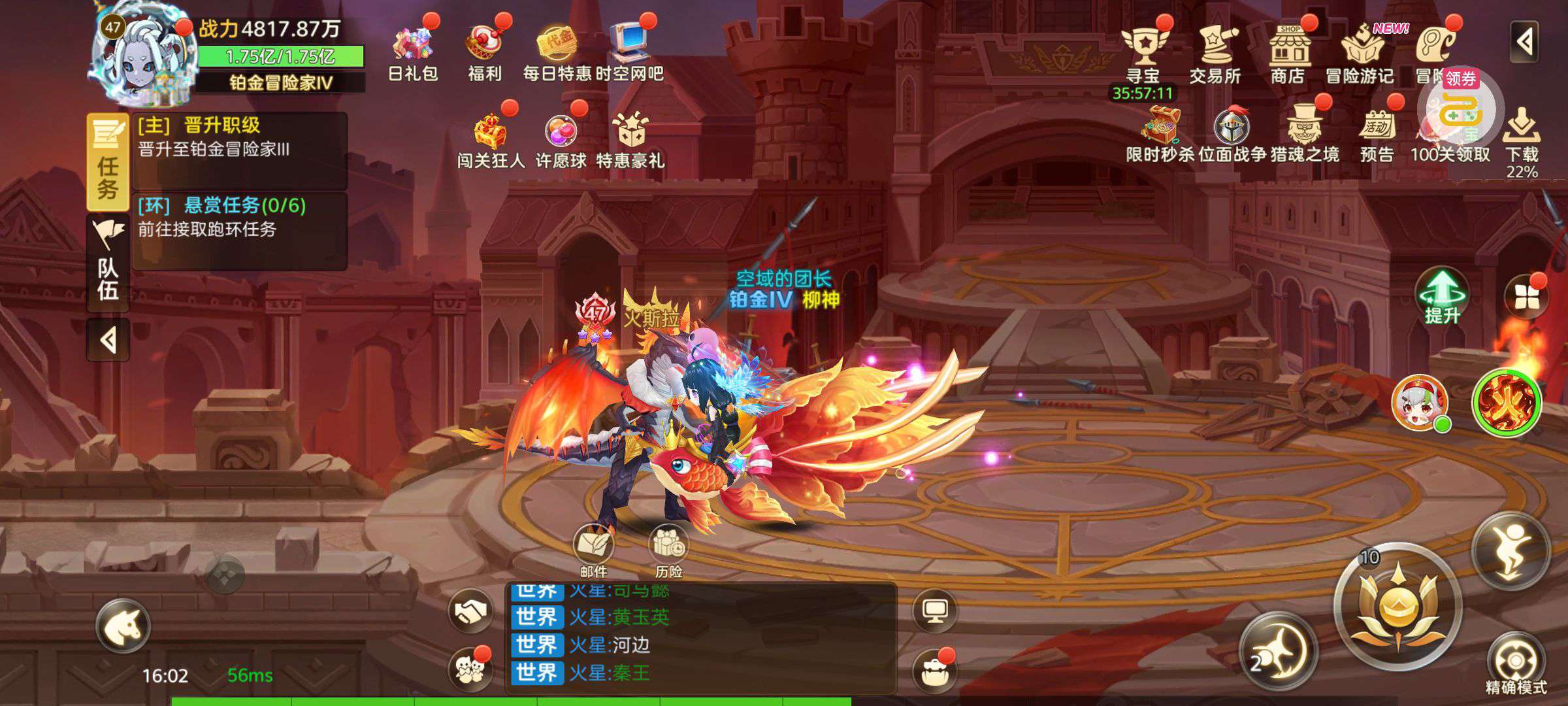Open the 时空网吧 computer icon

pos(629,51)
